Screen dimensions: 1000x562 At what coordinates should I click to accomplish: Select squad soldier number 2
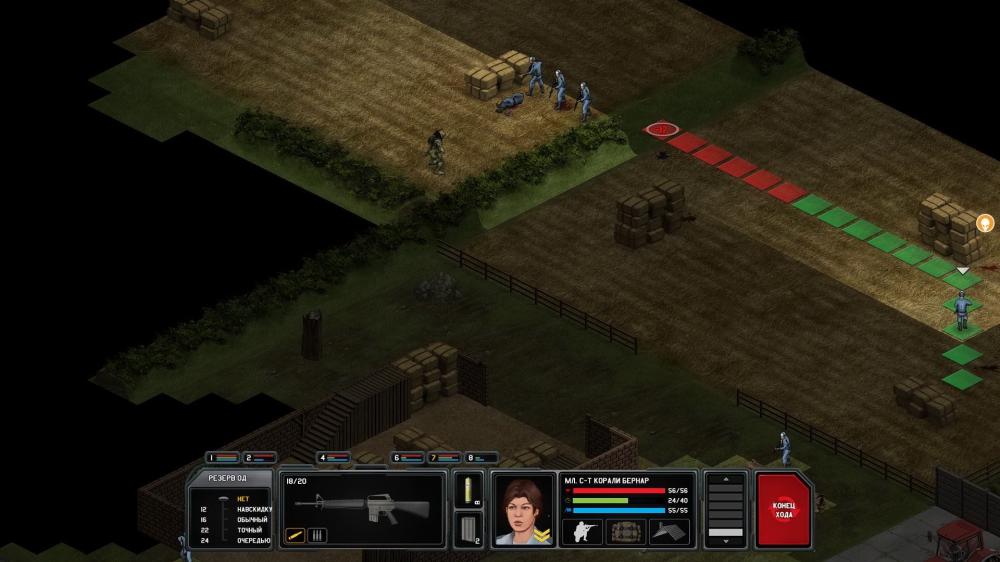tap(260, 458)
